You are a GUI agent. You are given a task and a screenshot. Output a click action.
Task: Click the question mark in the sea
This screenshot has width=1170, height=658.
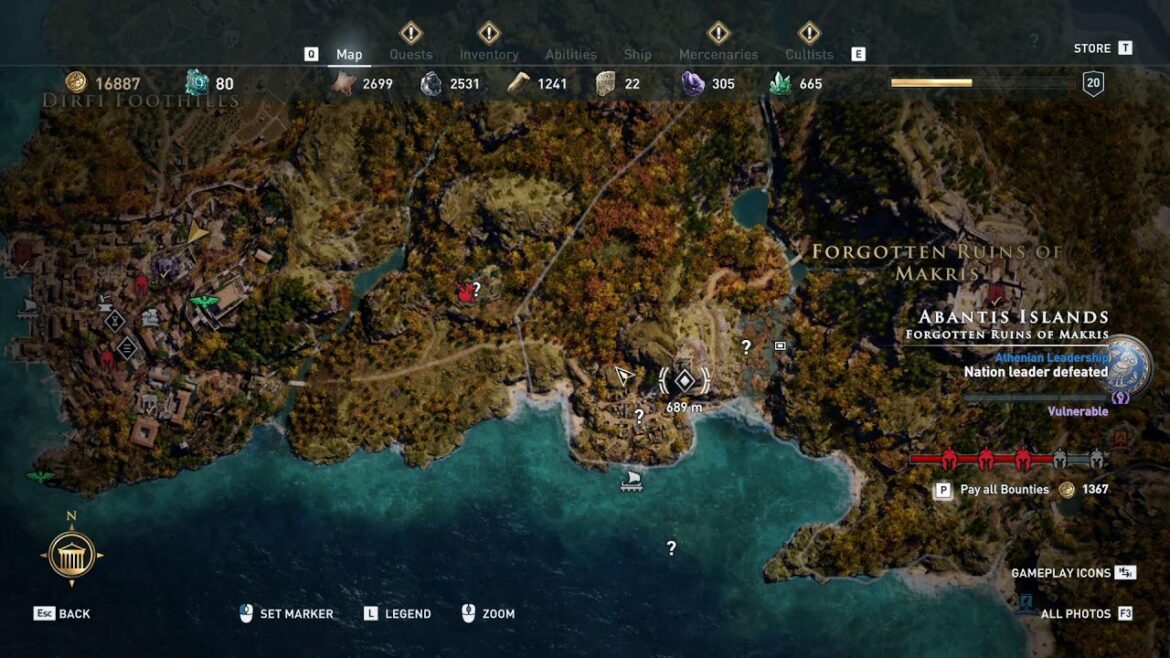671,548
